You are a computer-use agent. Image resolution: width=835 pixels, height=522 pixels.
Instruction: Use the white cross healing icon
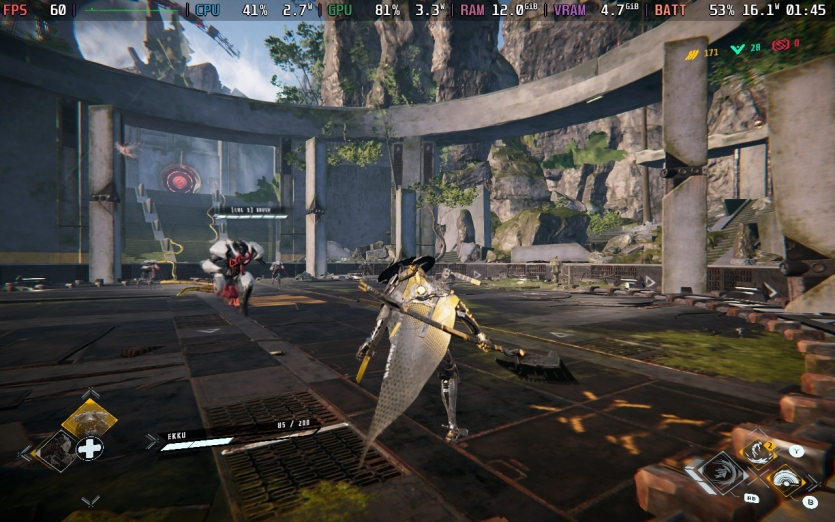pos(90,448)
